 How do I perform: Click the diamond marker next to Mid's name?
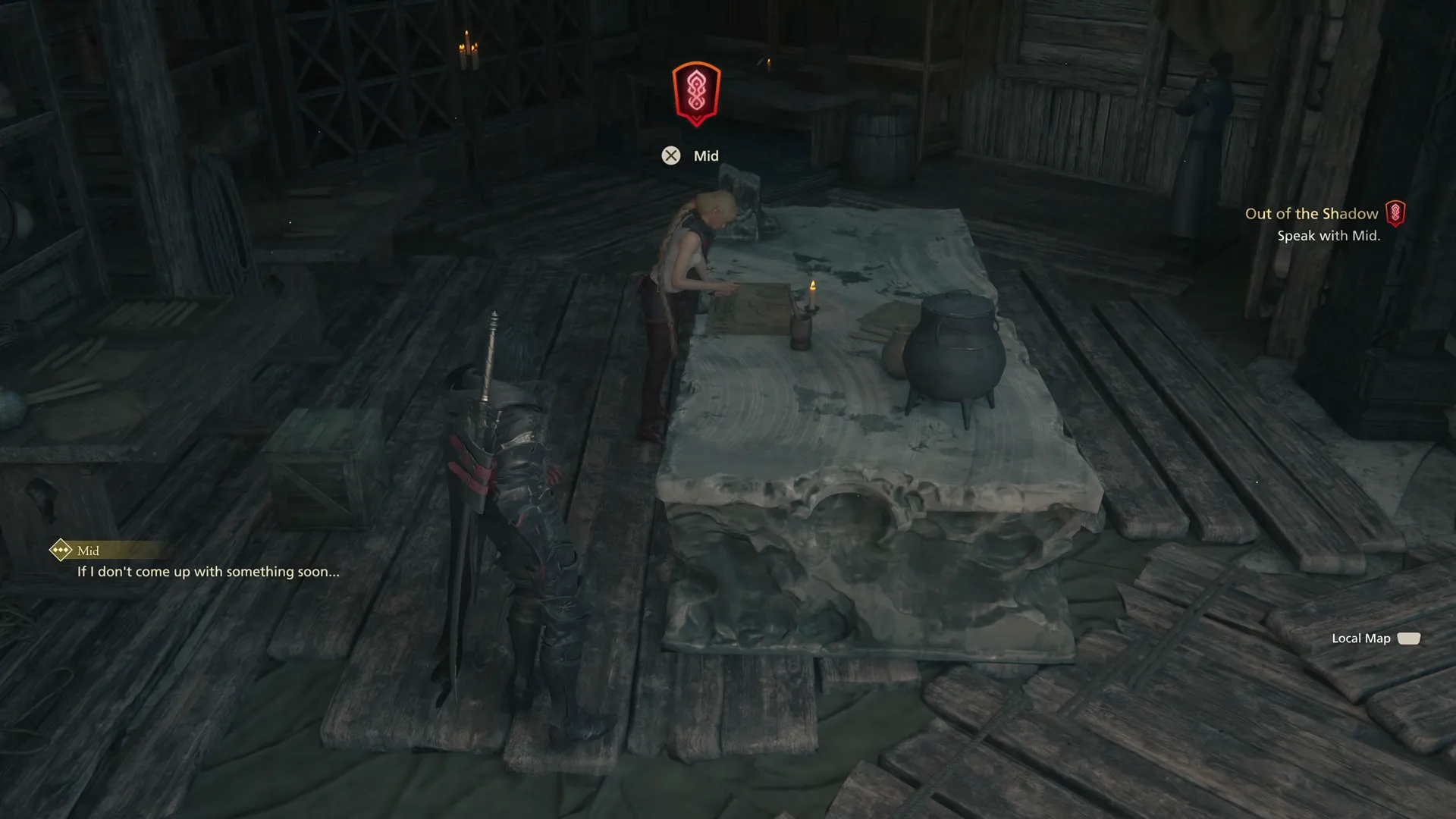tap(60, 550)
